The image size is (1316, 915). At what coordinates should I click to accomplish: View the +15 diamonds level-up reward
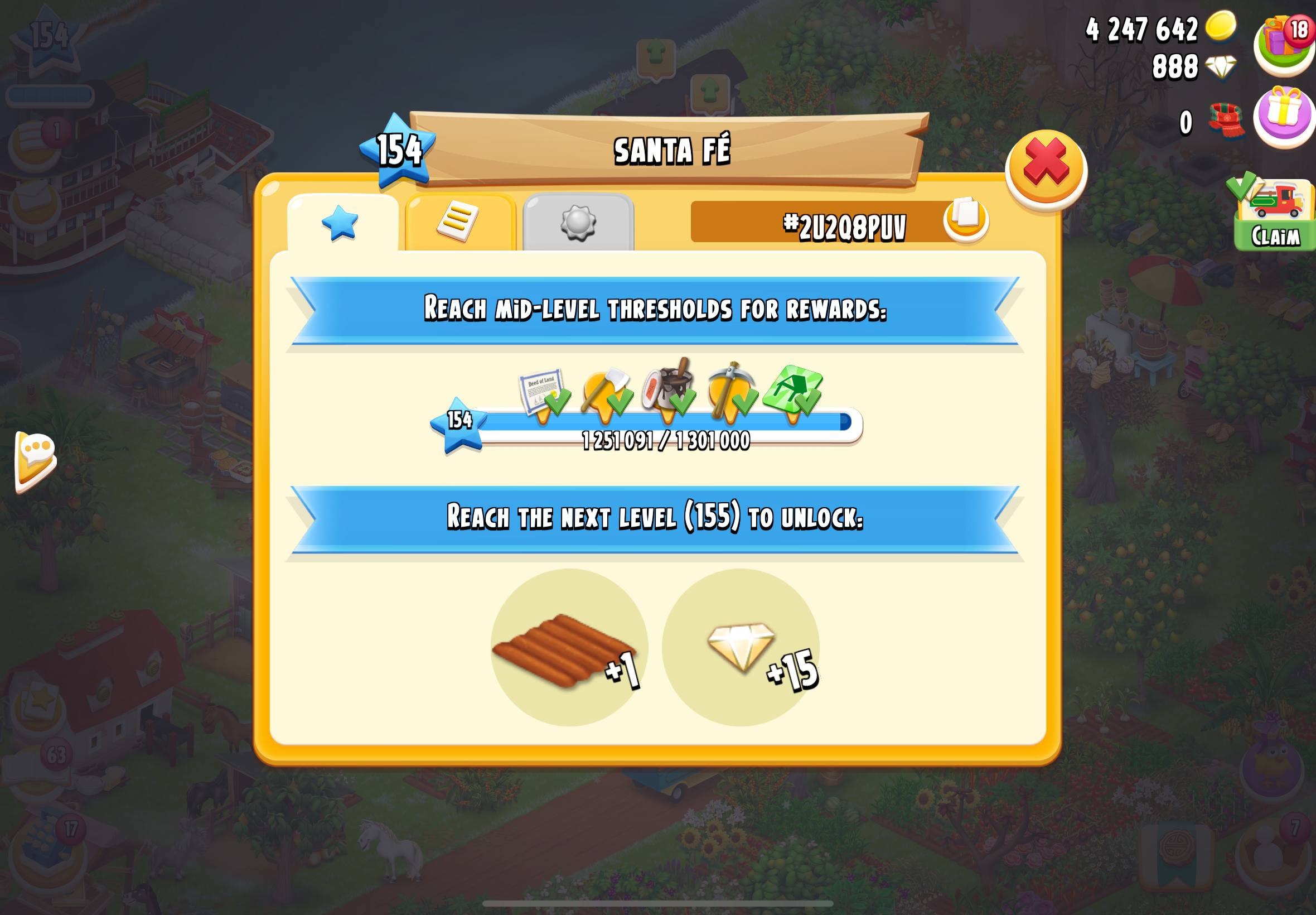click(x=741, y=648)
